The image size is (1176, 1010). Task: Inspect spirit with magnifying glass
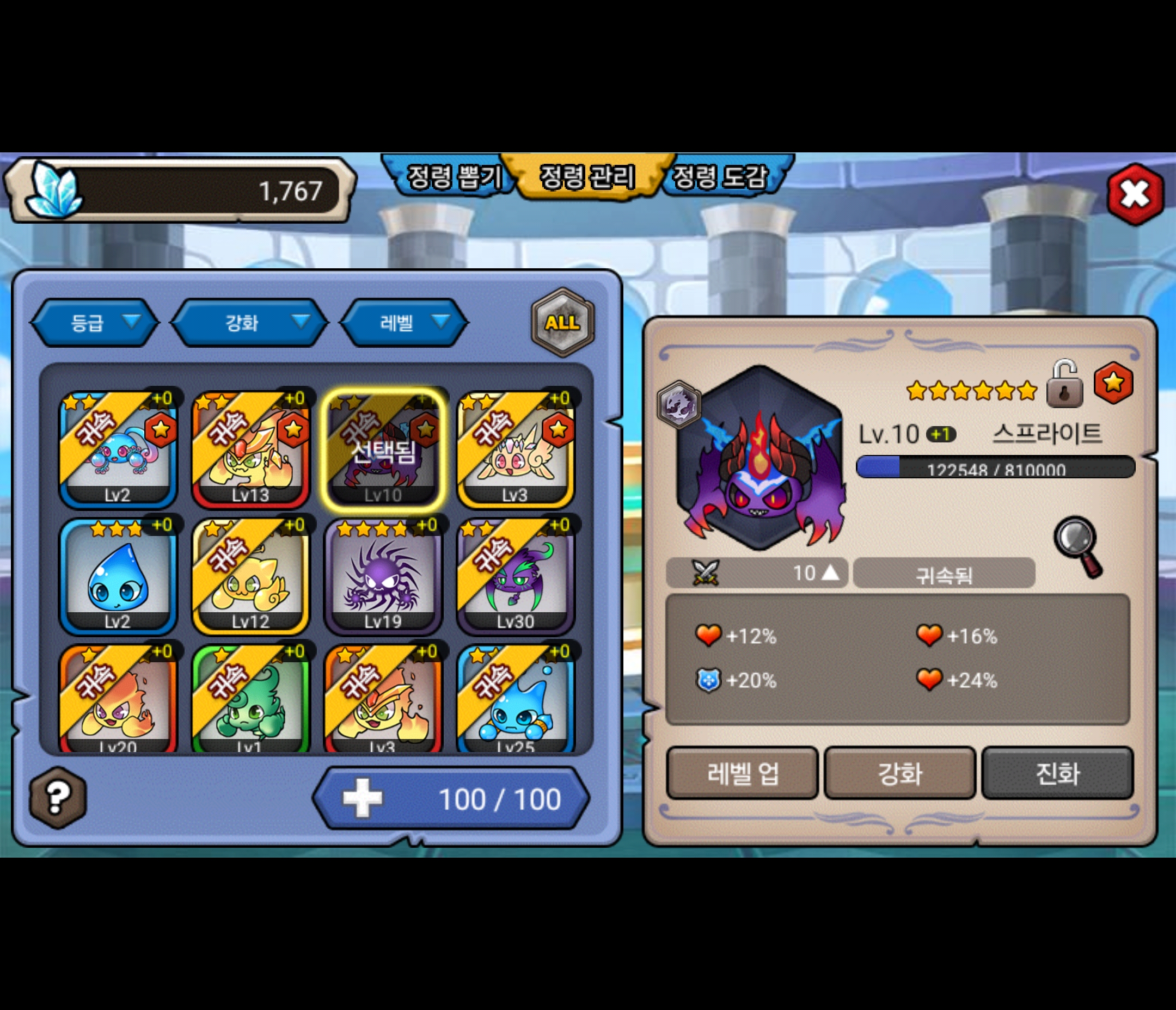(1077, 546)
